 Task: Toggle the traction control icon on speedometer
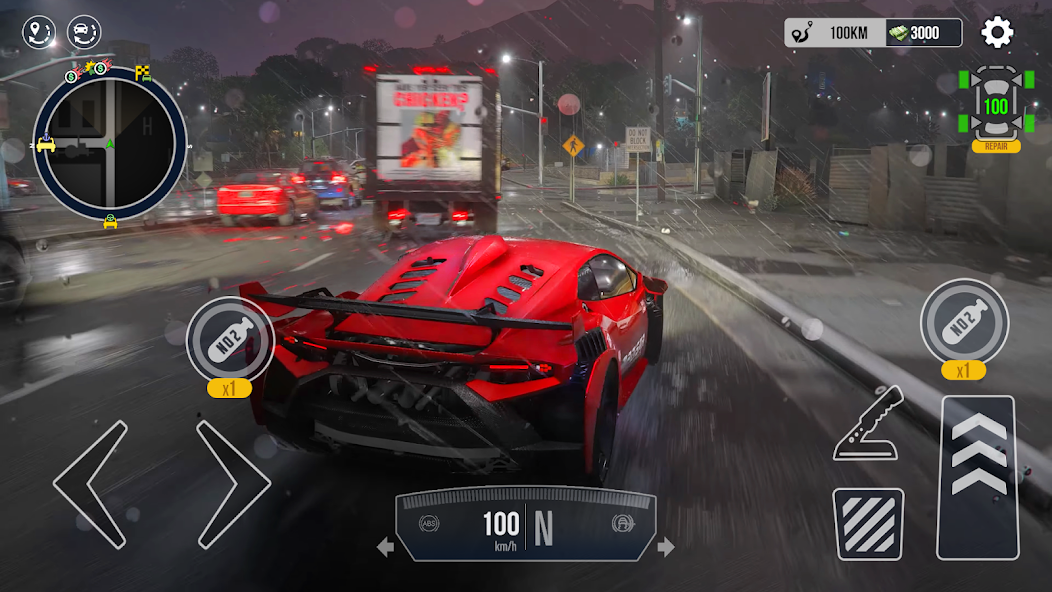(x=621, y=523)
